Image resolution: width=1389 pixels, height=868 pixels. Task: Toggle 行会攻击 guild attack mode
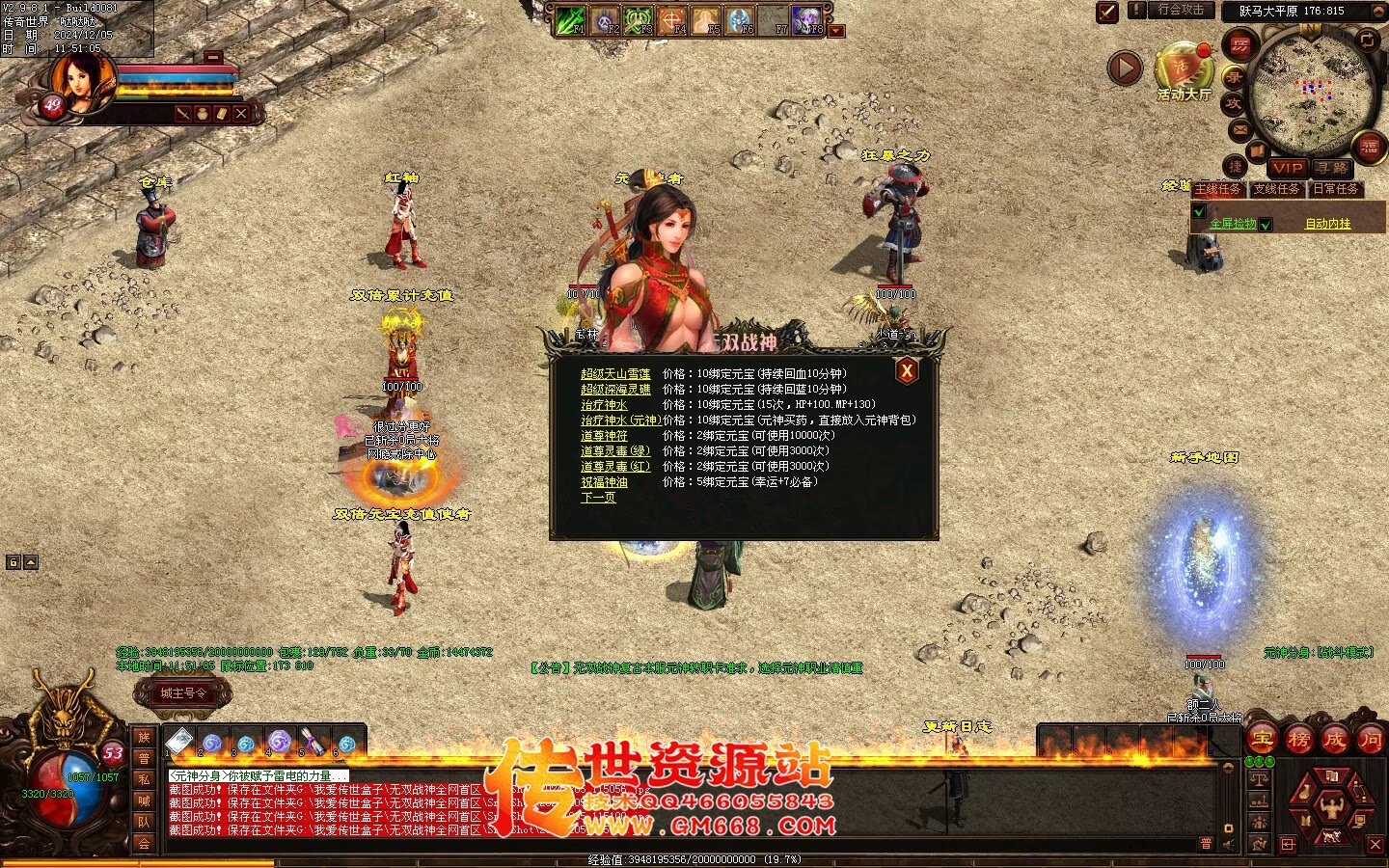[1181, 11]
